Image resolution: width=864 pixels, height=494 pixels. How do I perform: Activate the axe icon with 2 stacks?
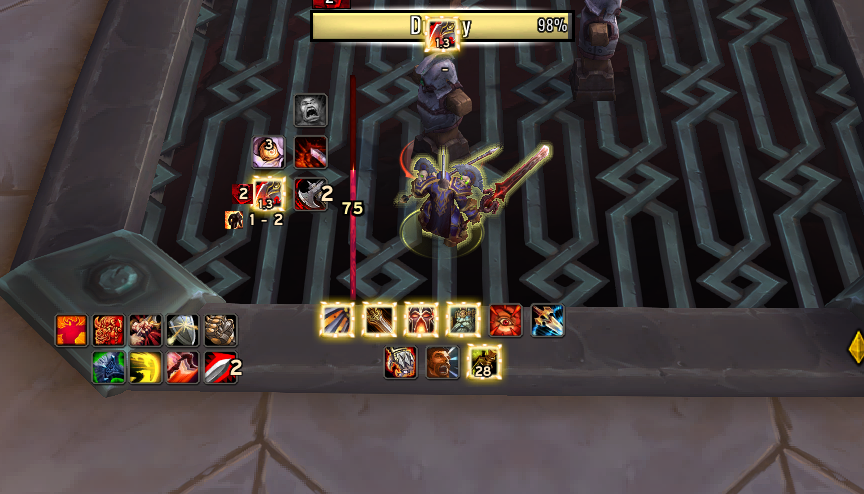coord(311,194)
